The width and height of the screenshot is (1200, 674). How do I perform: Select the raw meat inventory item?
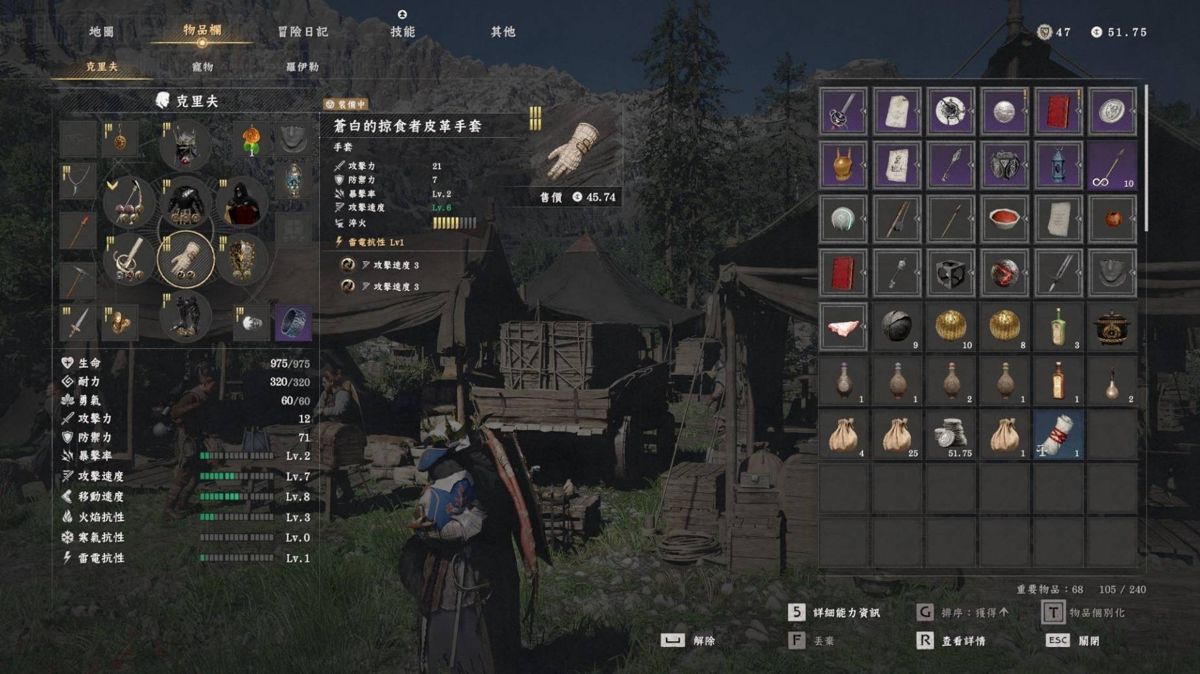pyautogui.click(x=844, y=326)
